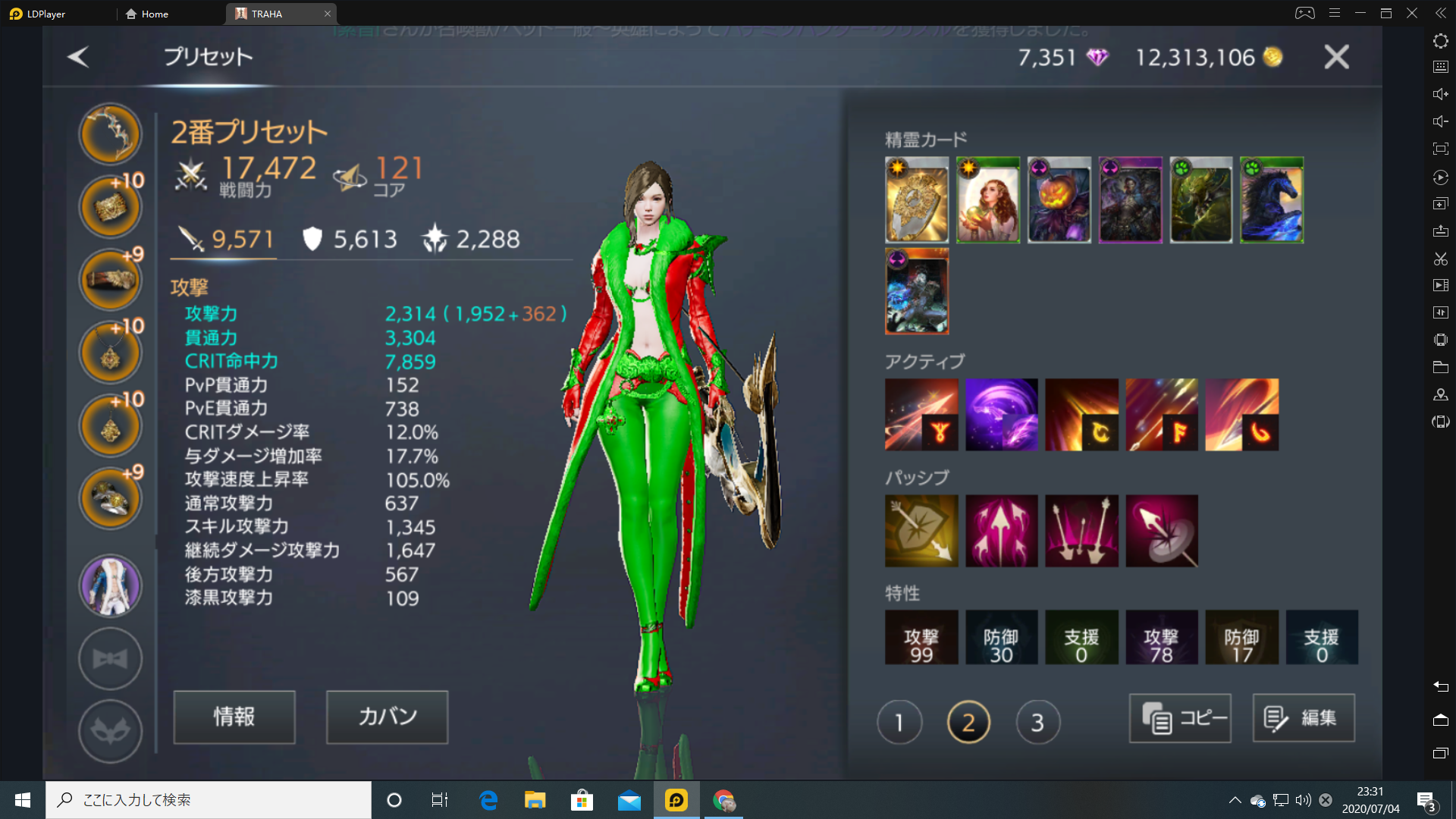Go back with the left arrow

(78, 57)
